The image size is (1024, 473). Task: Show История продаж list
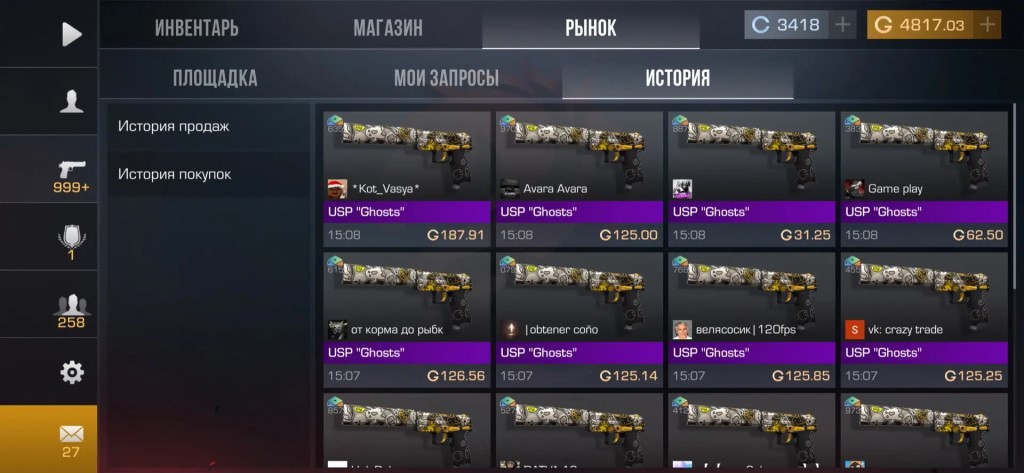(x=174, y=126)
